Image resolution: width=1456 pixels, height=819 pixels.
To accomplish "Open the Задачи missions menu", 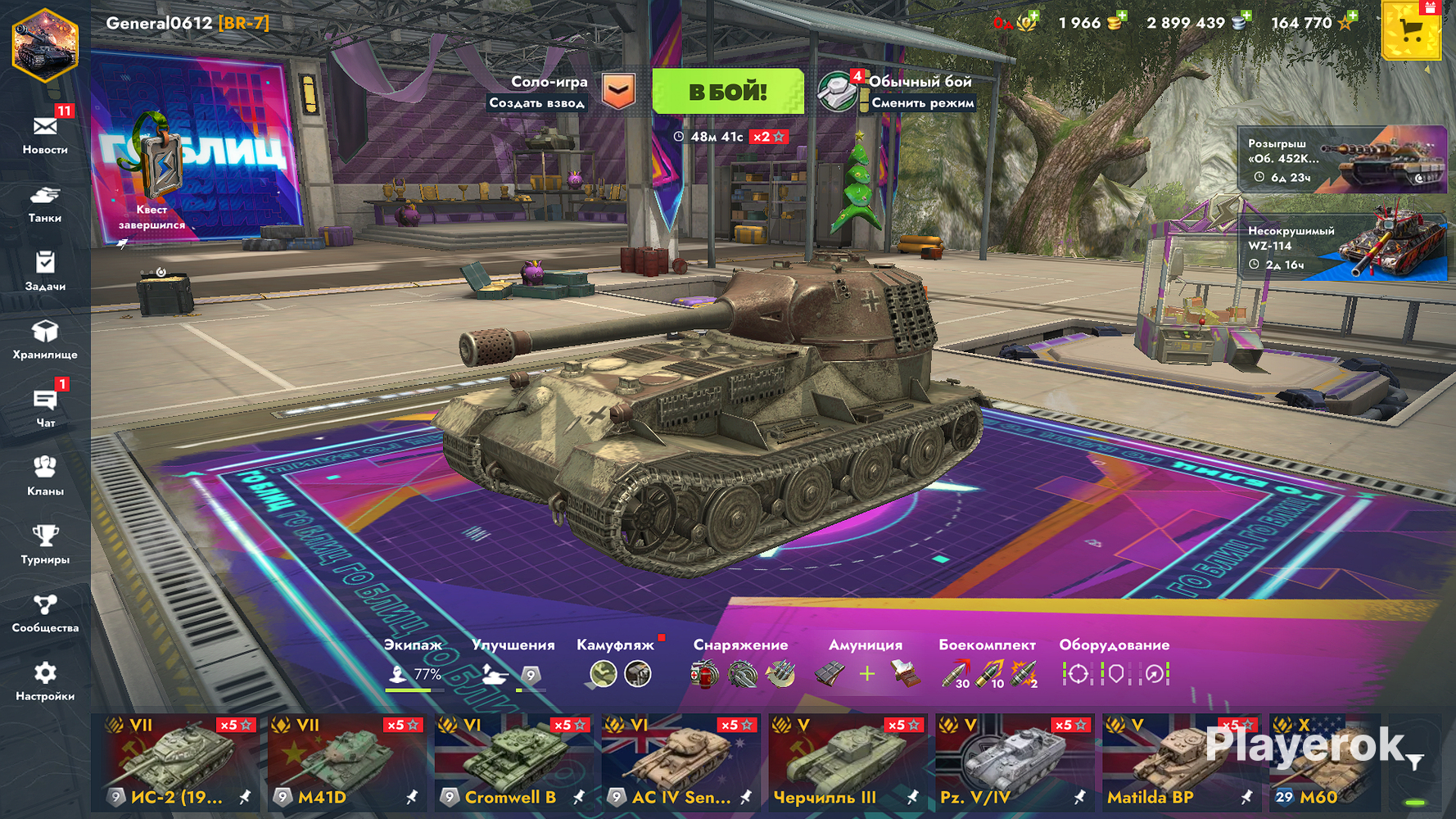I will [x=45, y=271].
